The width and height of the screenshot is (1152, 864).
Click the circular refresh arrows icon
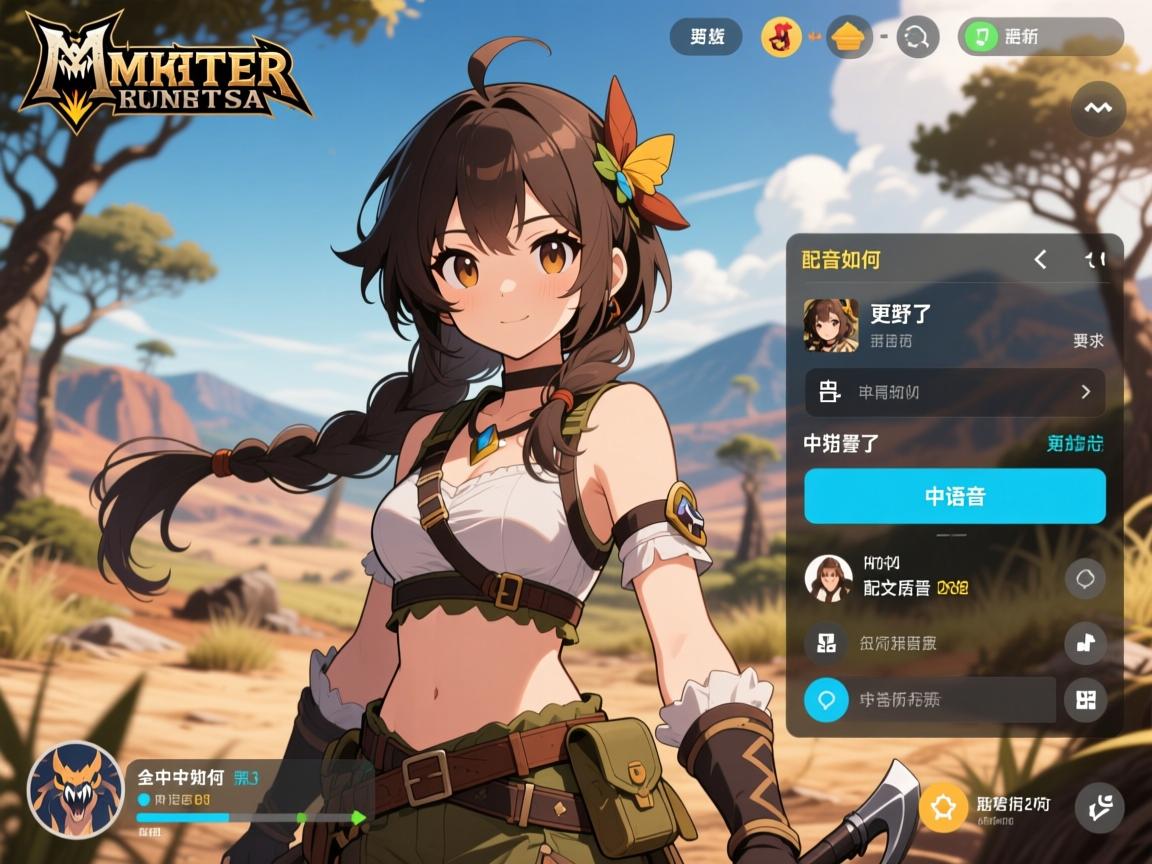tap(917, 38)
